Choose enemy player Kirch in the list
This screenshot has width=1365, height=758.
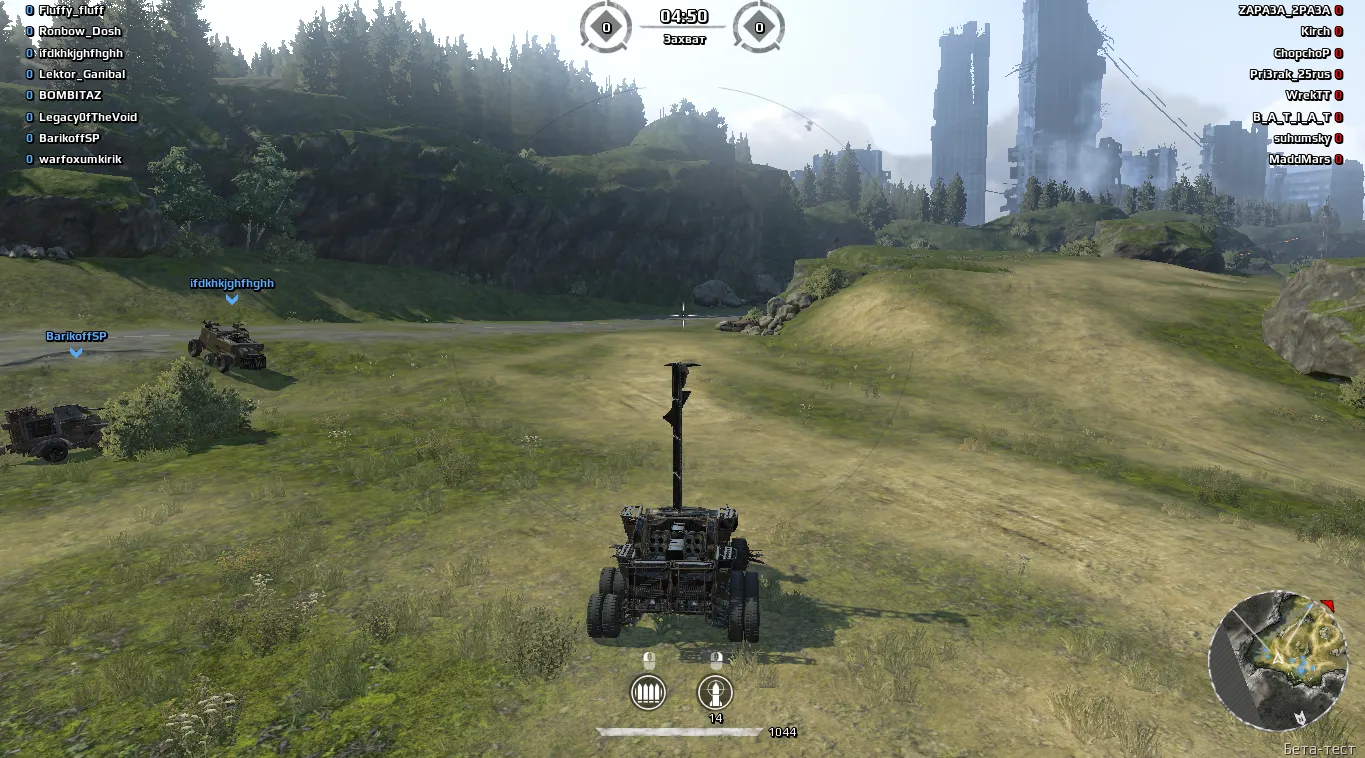pos(1315,32)
